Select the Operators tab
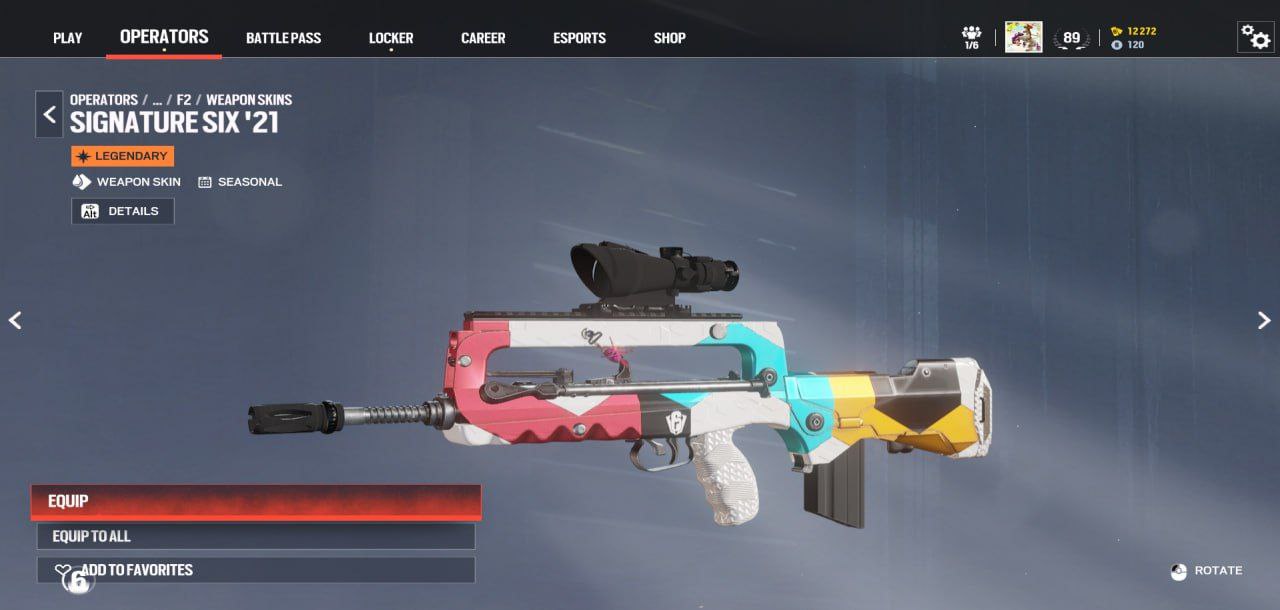The height and width of the screenshot is (610, 1280). (164, 37)
